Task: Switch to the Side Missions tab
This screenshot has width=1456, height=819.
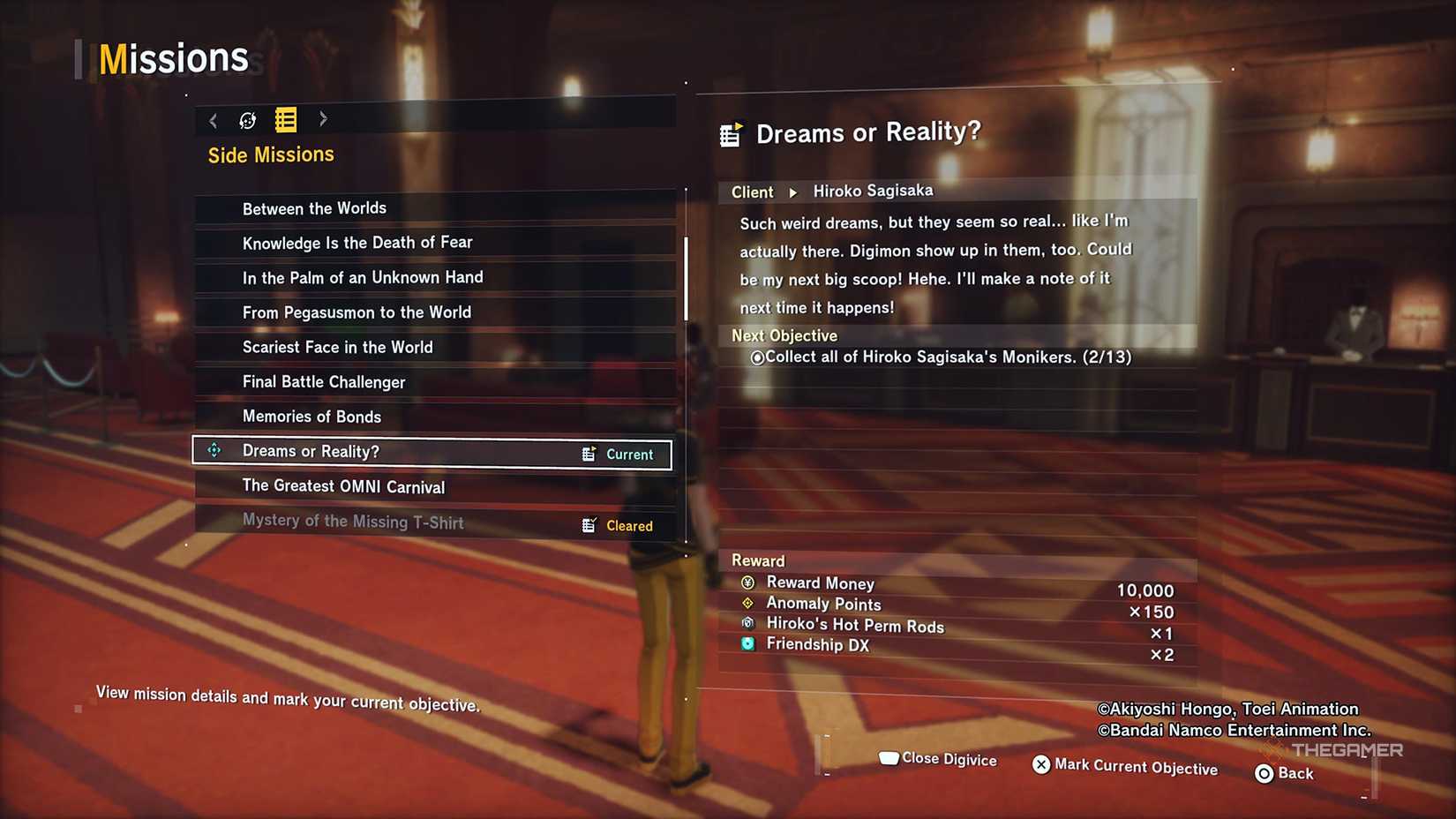Action: pyautogui.click(x=270, y=154)
